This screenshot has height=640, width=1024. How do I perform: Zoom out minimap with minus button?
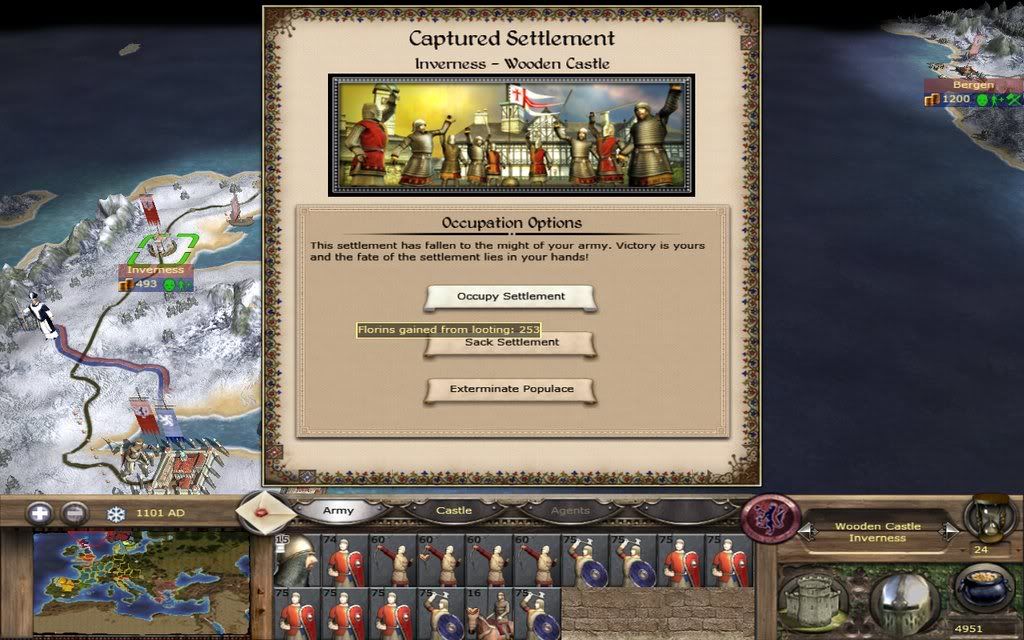point(74,514)
